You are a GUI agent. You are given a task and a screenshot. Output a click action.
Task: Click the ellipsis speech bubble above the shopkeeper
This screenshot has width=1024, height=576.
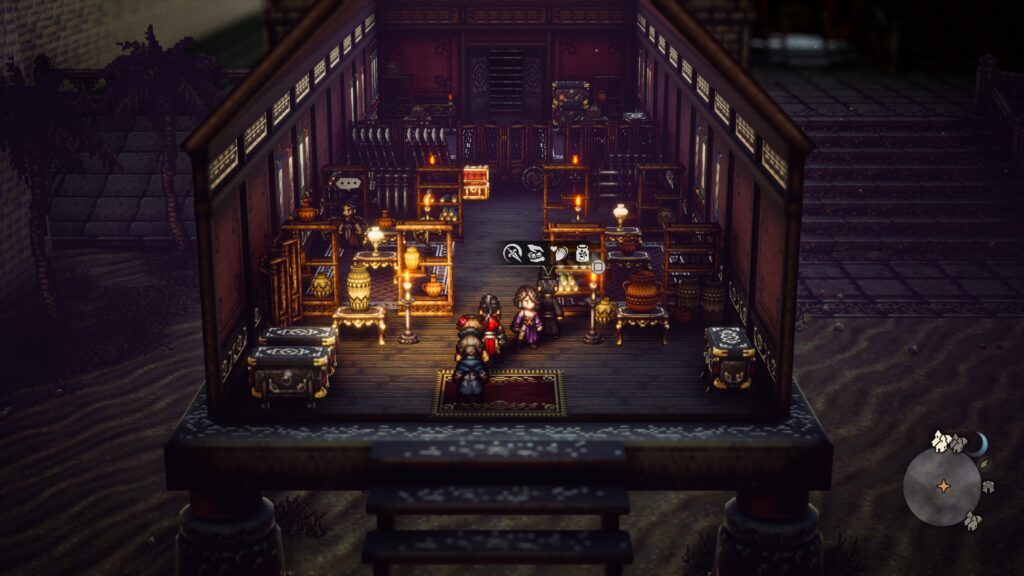(x=348, y=183)
